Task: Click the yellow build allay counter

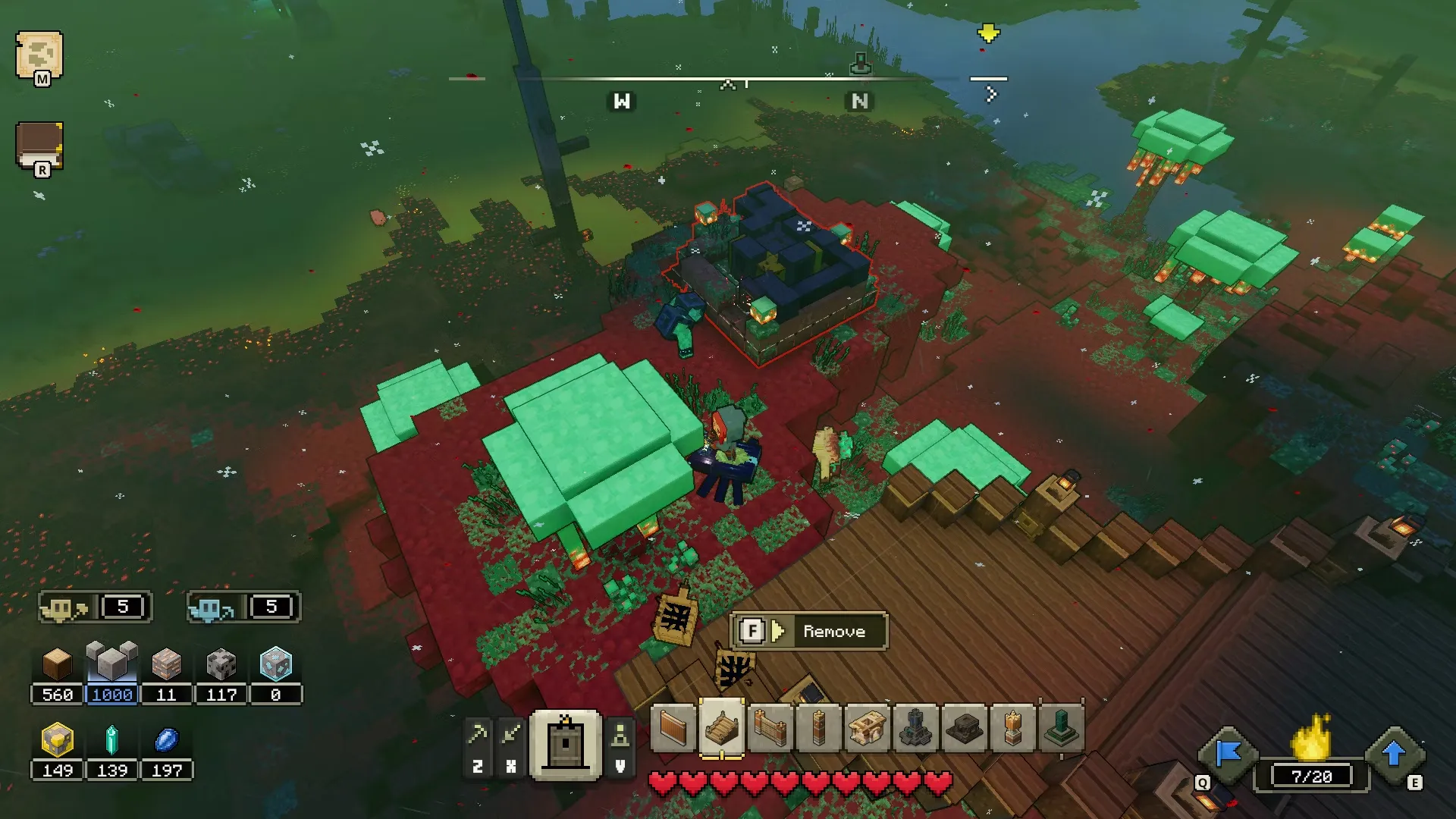Action: [x=95, y=607]
